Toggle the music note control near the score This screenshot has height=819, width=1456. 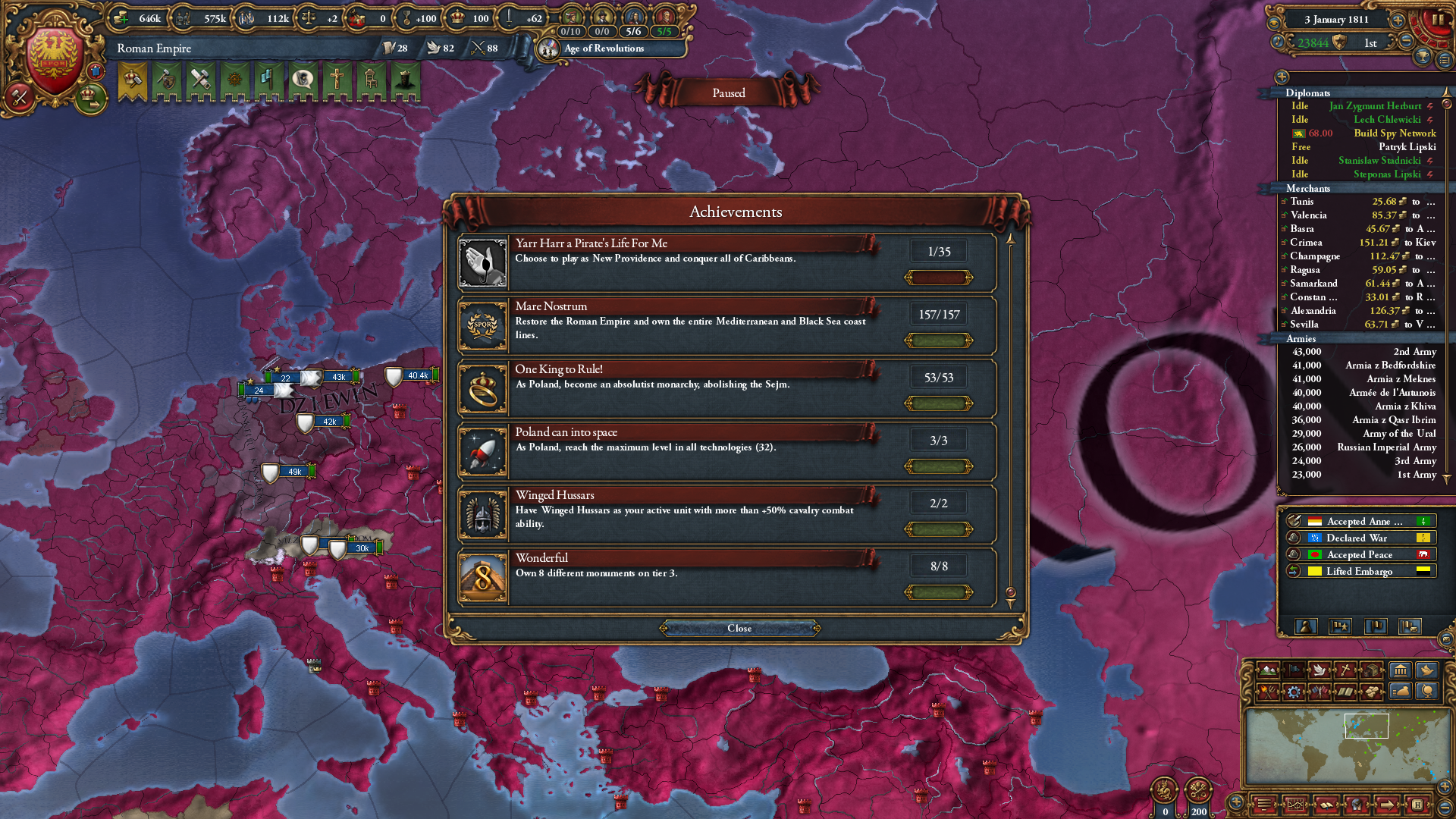coord(1277,42)
